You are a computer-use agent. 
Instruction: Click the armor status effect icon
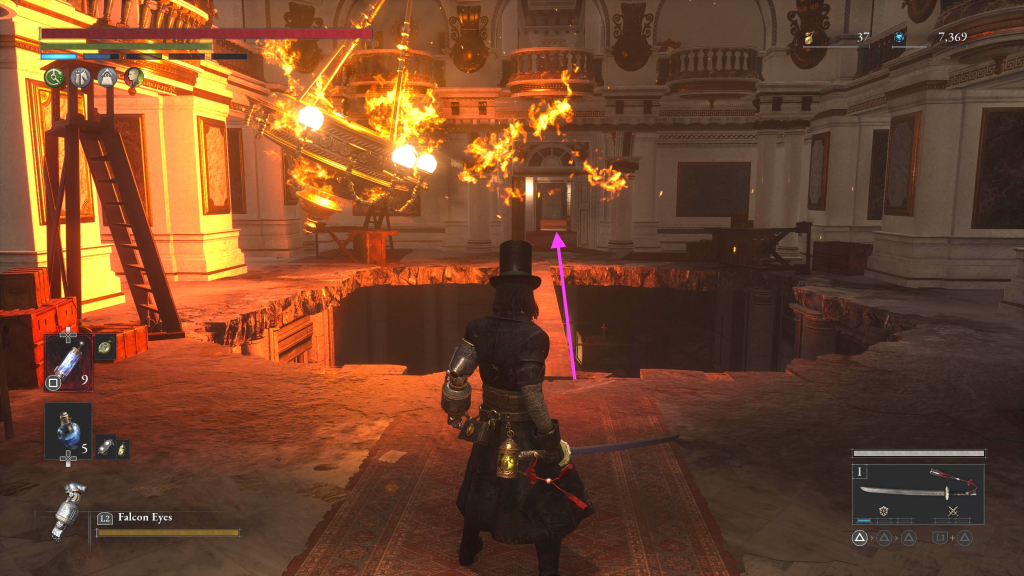(80, 77)
